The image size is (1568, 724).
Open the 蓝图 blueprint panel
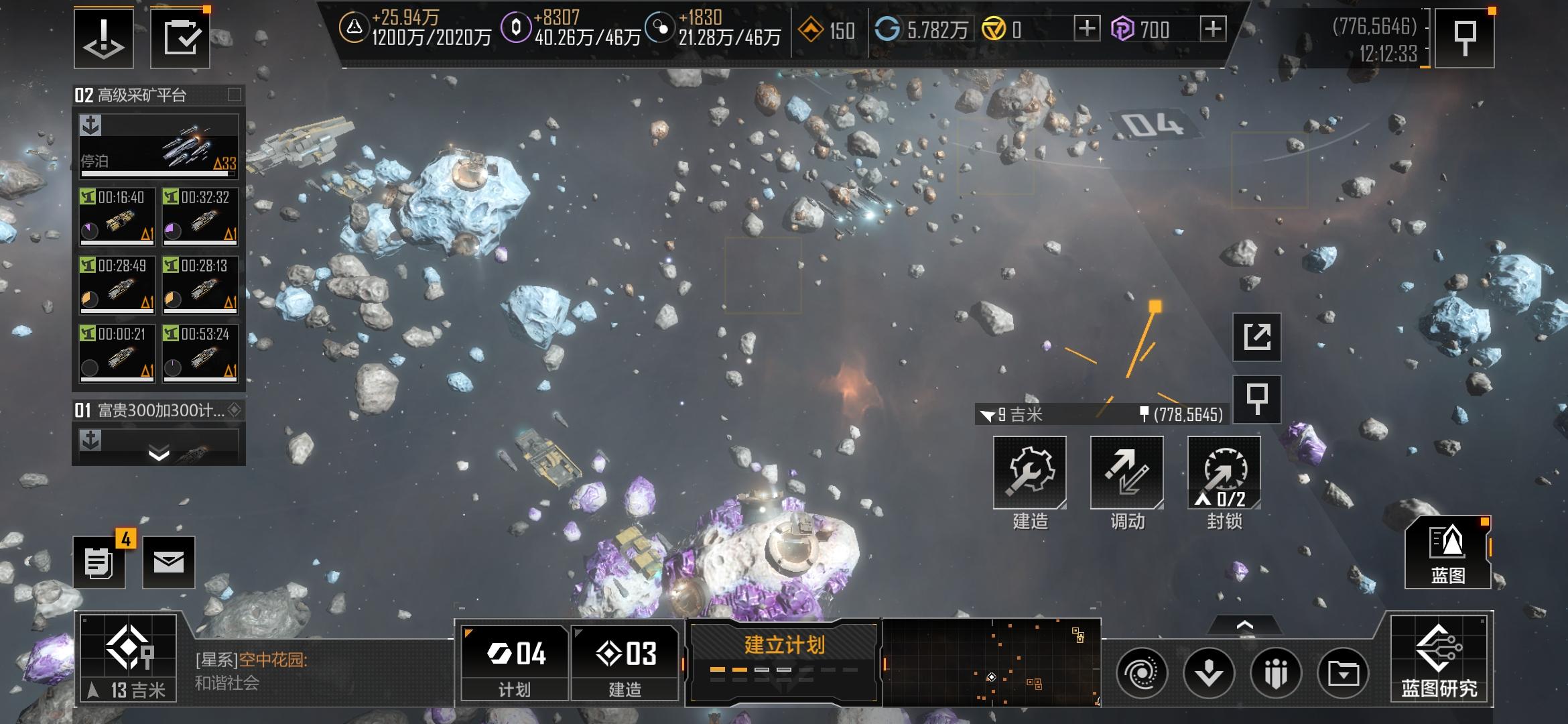point(1447,552)
